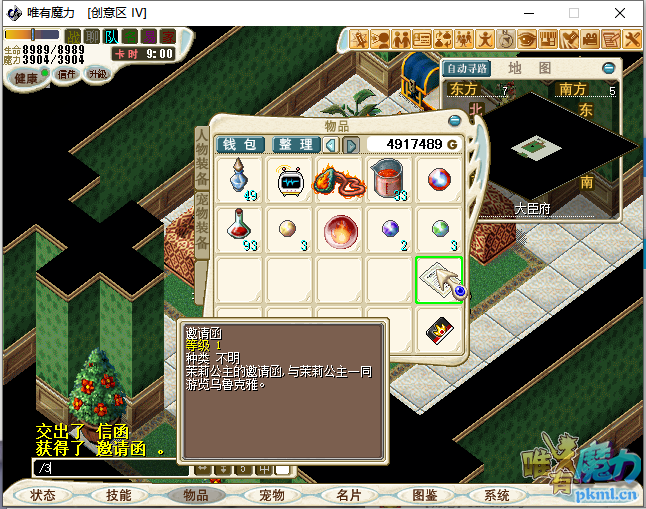Select the red liquid beaker stack of 33

point(390,181)
